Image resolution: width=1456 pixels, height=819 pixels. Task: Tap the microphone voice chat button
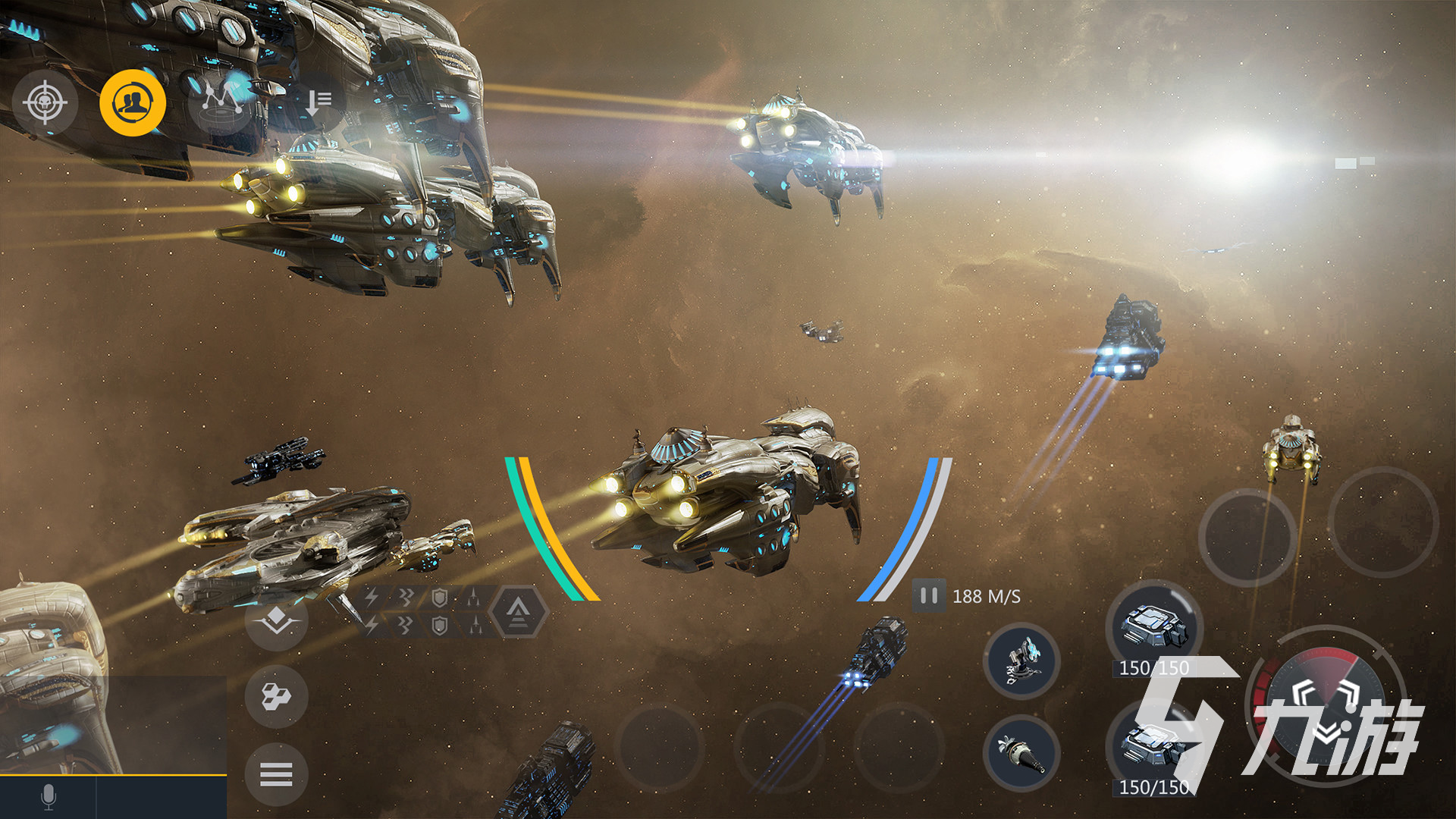48,797
